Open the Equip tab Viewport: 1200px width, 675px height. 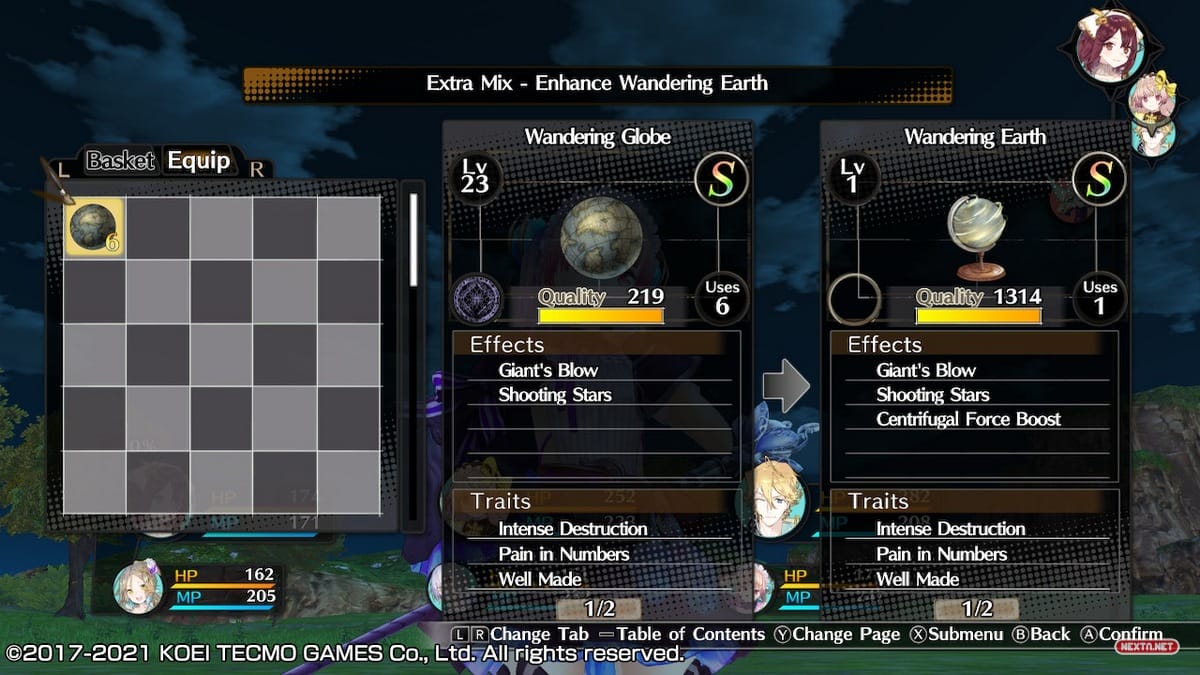[198, 161]
